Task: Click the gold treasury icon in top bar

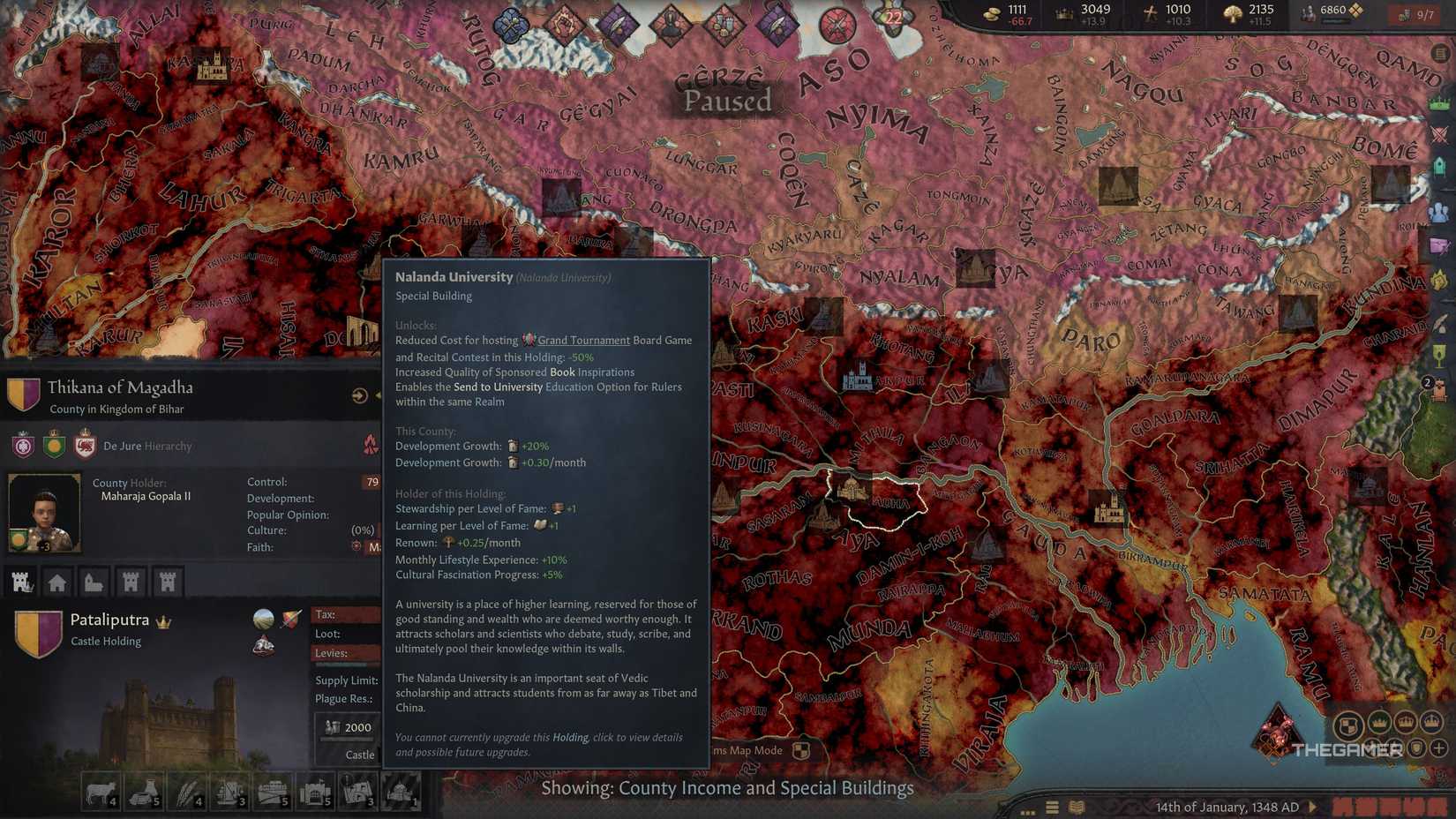Action: coord(990,12)
